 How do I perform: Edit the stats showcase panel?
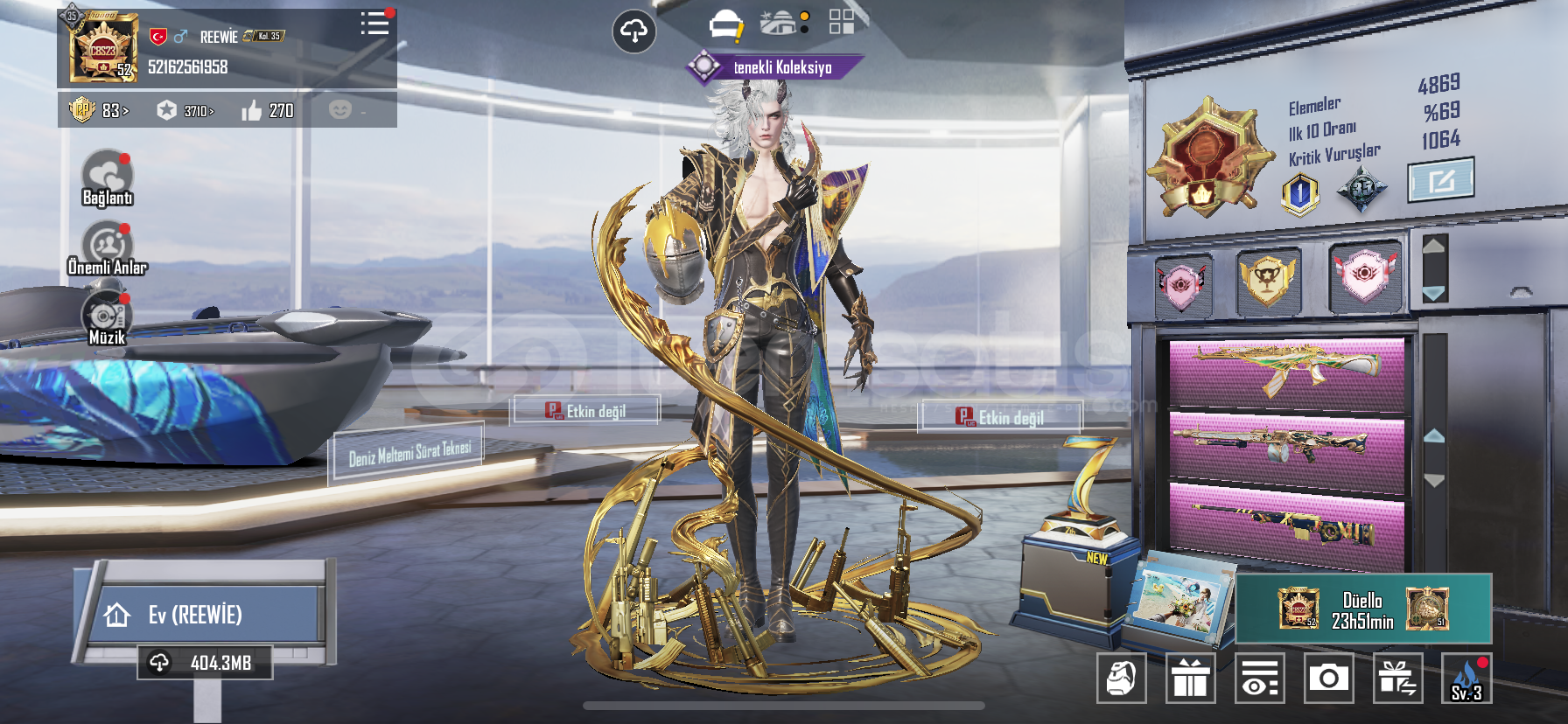[x=1440, y=180]
